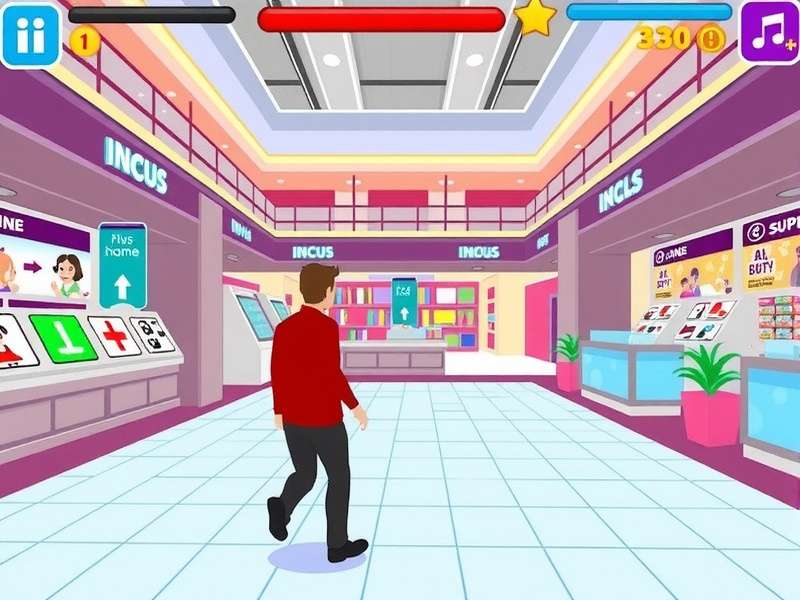The height and width of the screenshot is (600, 800).
Task: Toggle the purple music note button
Action: point(769,32)
